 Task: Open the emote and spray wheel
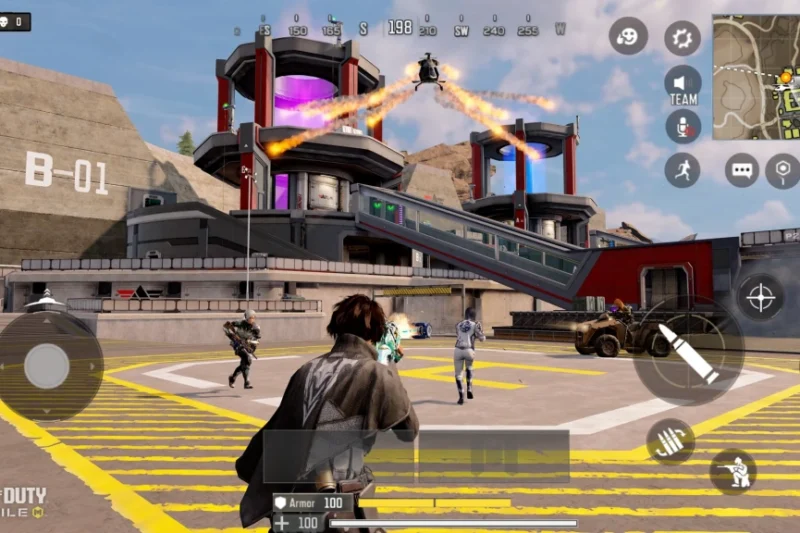point(628,36)
